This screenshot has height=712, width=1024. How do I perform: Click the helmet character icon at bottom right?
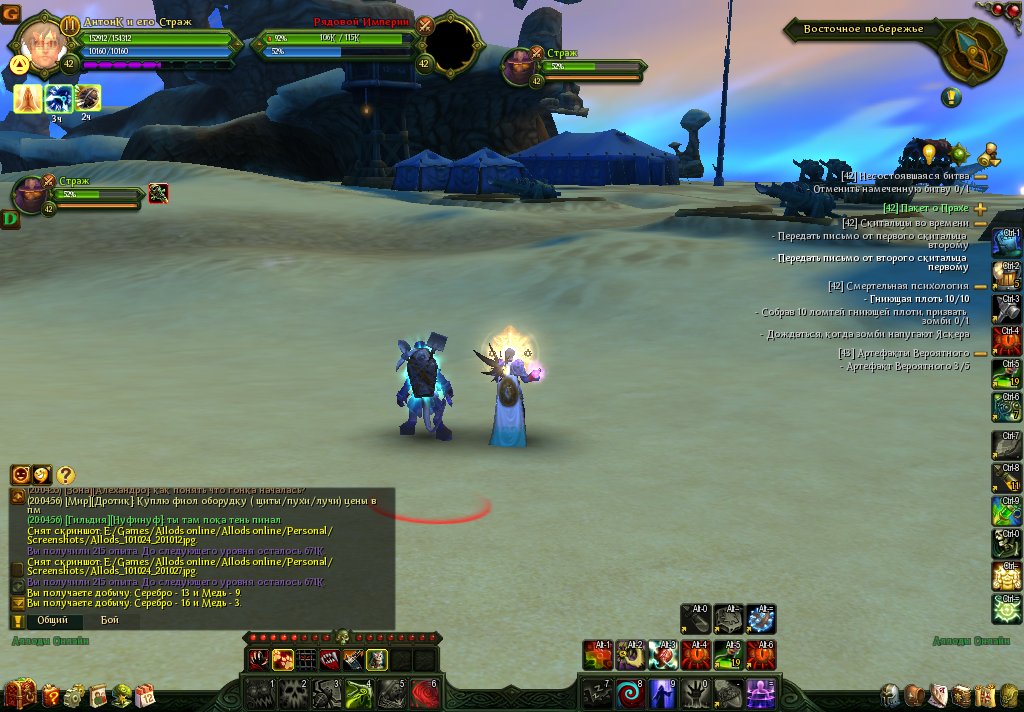pos(890,694)
